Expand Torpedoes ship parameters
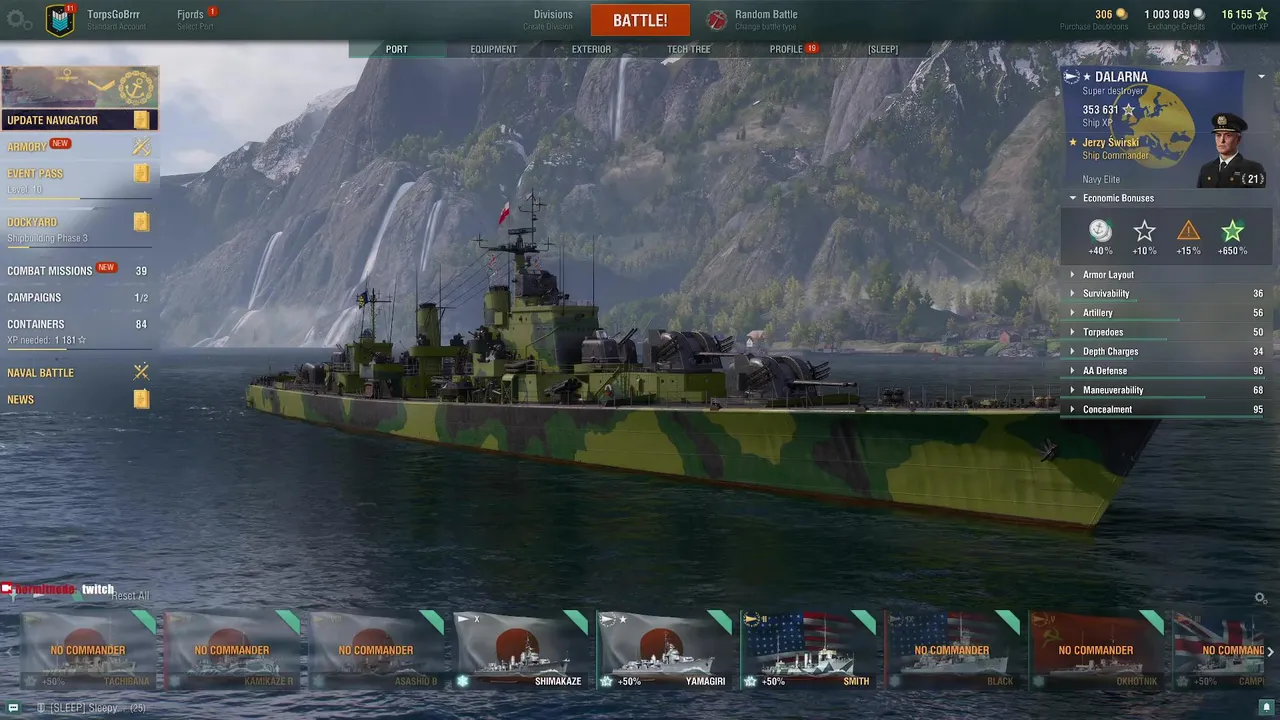 tap(1103, 332)
